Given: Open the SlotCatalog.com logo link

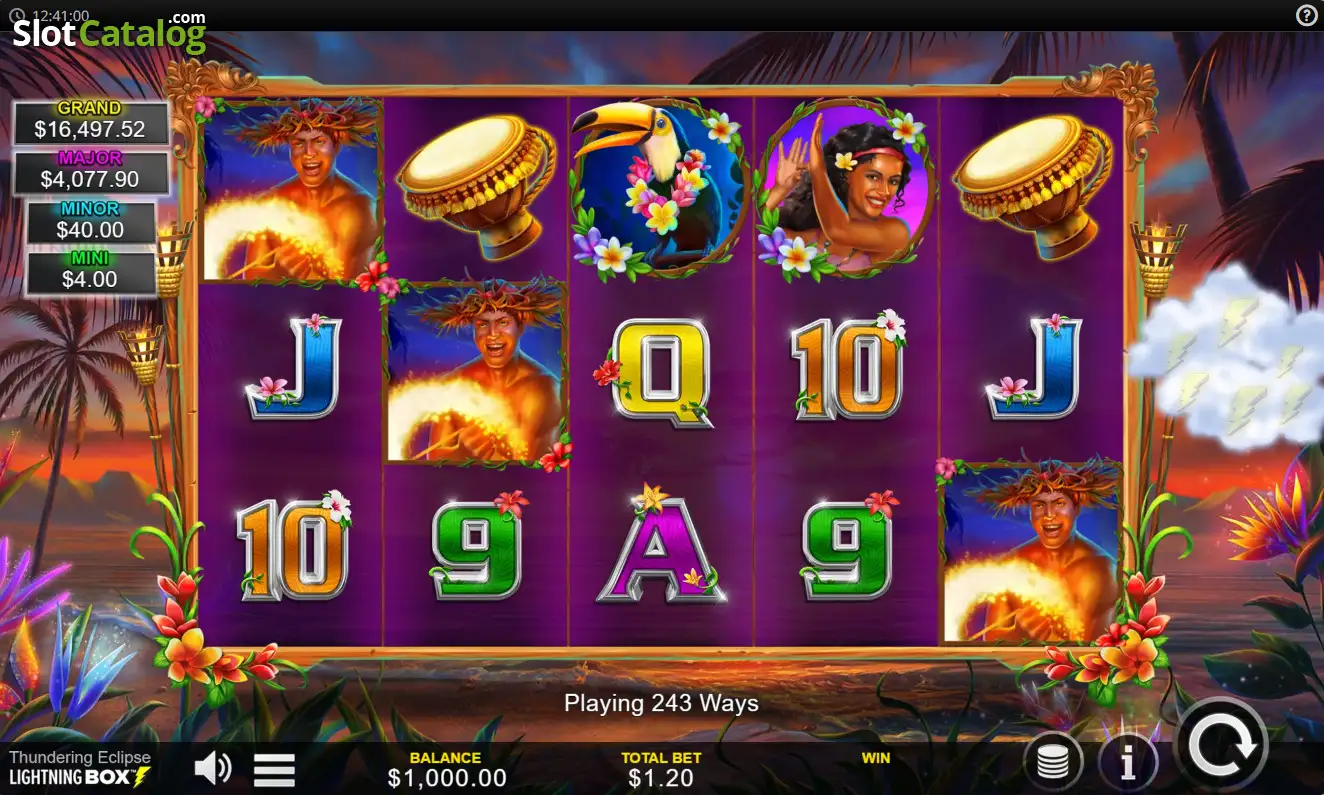Looking at the screenshot, I should click(108, 32).
